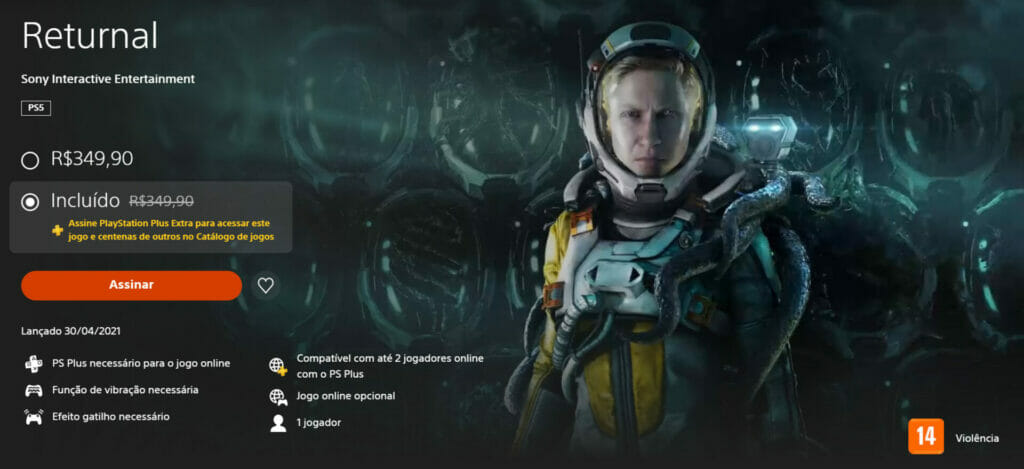The image size is (1024, 469).
Task: Click the orange Assinar button
Action: pyautogui.click(x=131, y=285)
